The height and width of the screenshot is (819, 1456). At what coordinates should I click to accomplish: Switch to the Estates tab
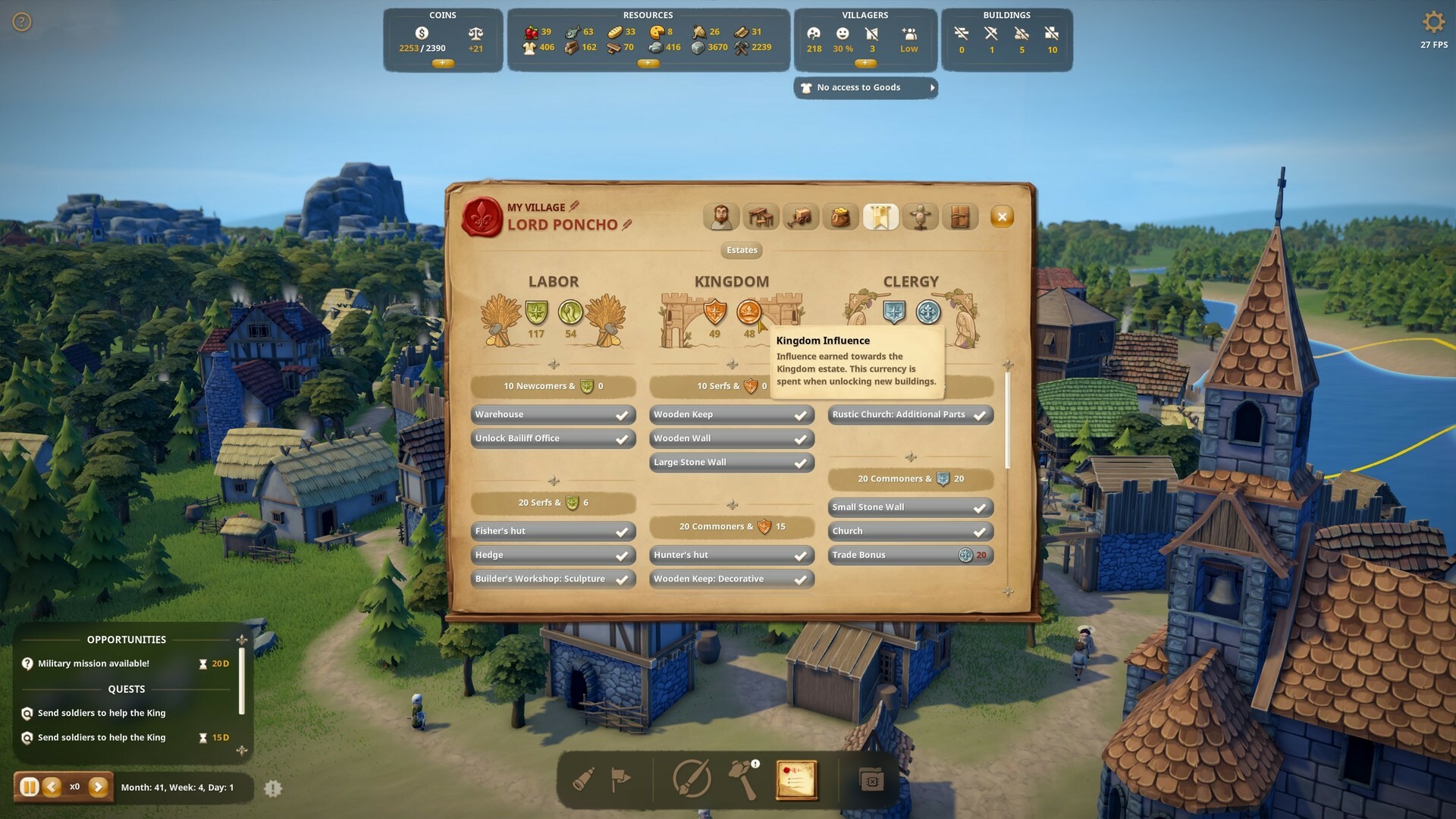tap(741, 250)
